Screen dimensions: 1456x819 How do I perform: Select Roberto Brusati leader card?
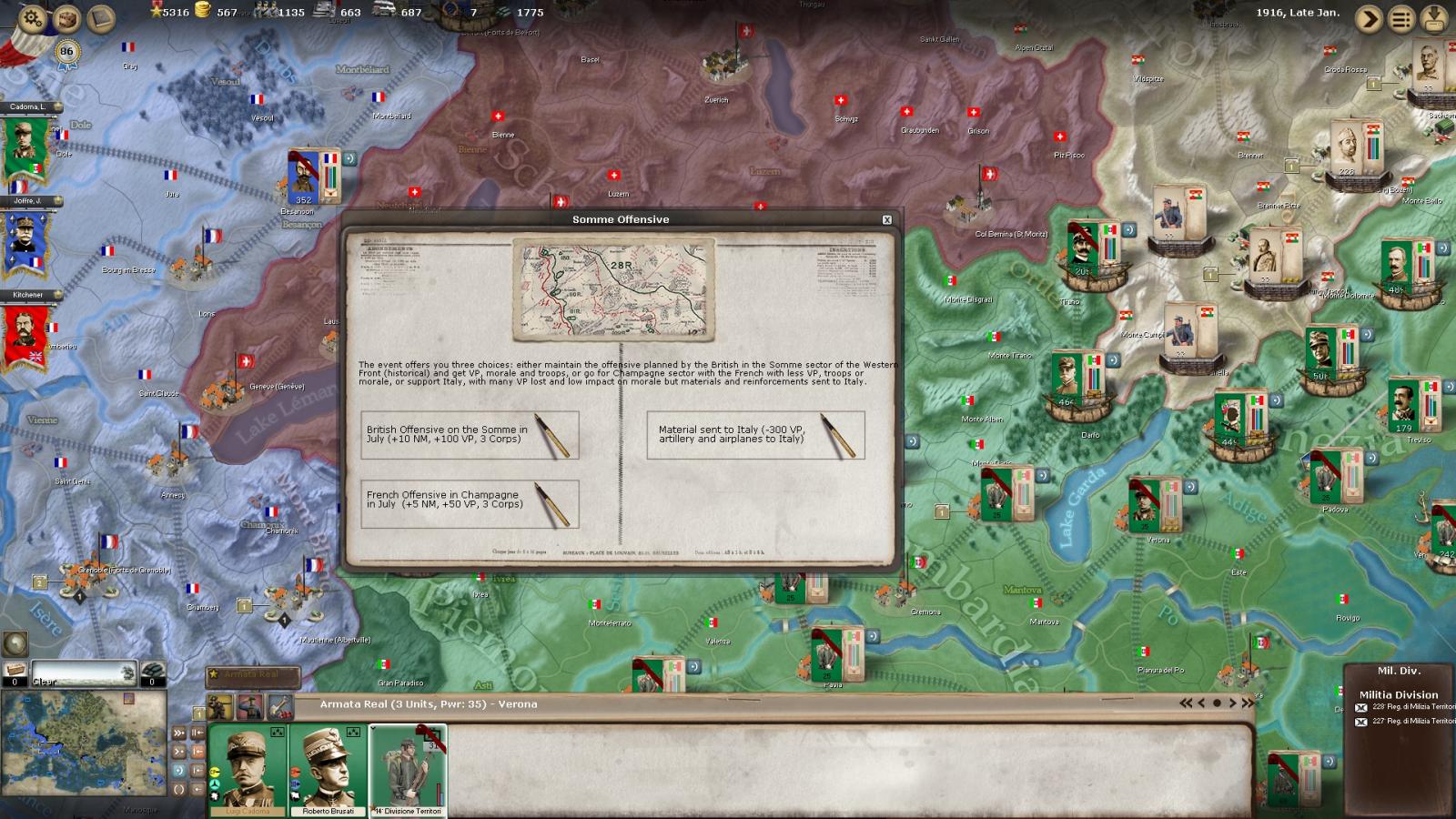328,770
